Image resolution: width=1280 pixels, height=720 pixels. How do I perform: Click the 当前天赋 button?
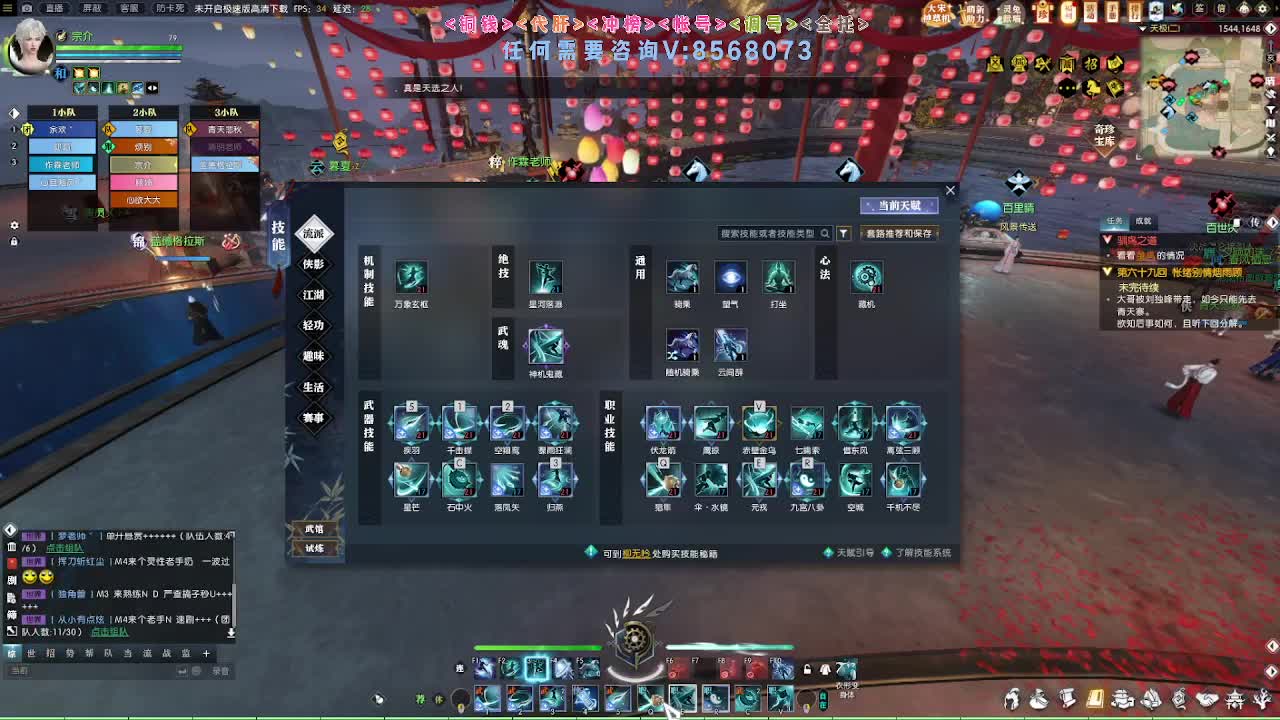[x=899, y=205]
